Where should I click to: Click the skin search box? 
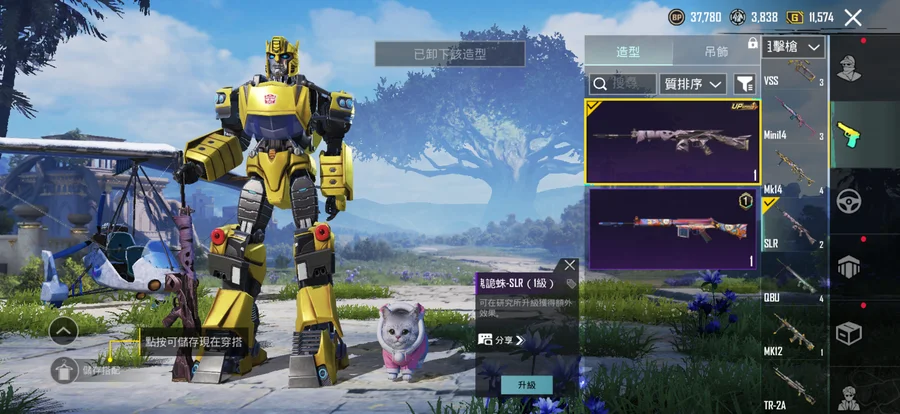click(x=624, y=84)
